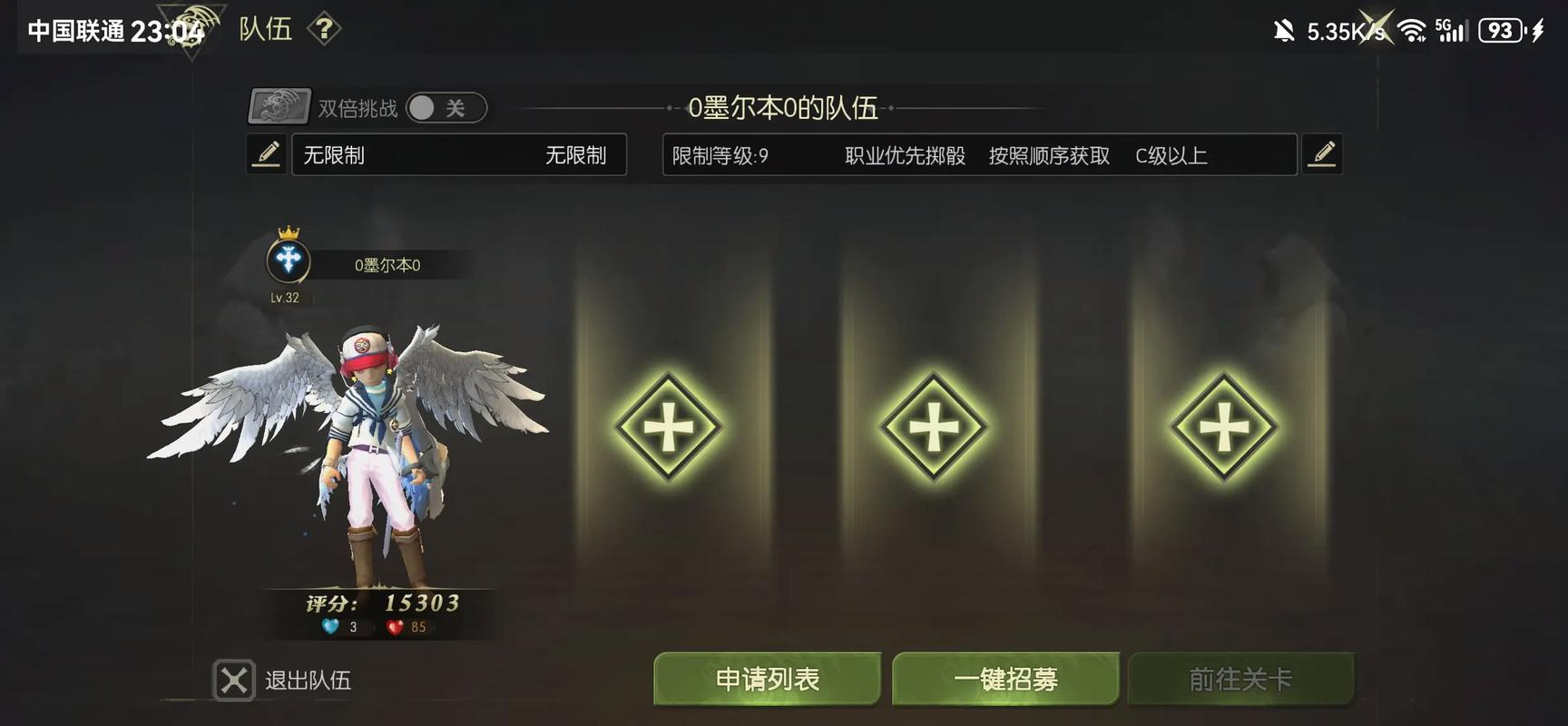This screenshot has width=1568, height=726.
Task: Click the X icon beside 退出队伍
Action: click(x=233, y=681)
